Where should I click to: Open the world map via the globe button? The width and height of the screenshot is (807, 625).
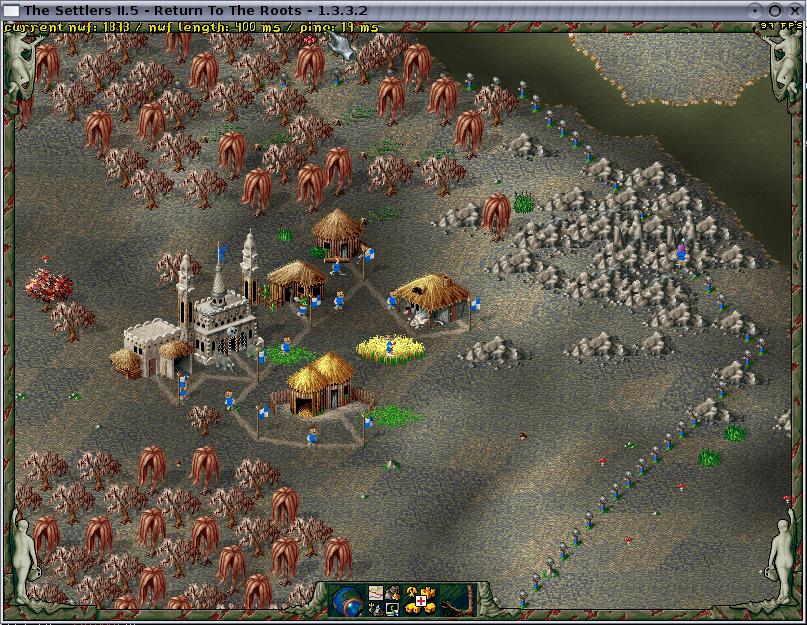click(347, 600)
